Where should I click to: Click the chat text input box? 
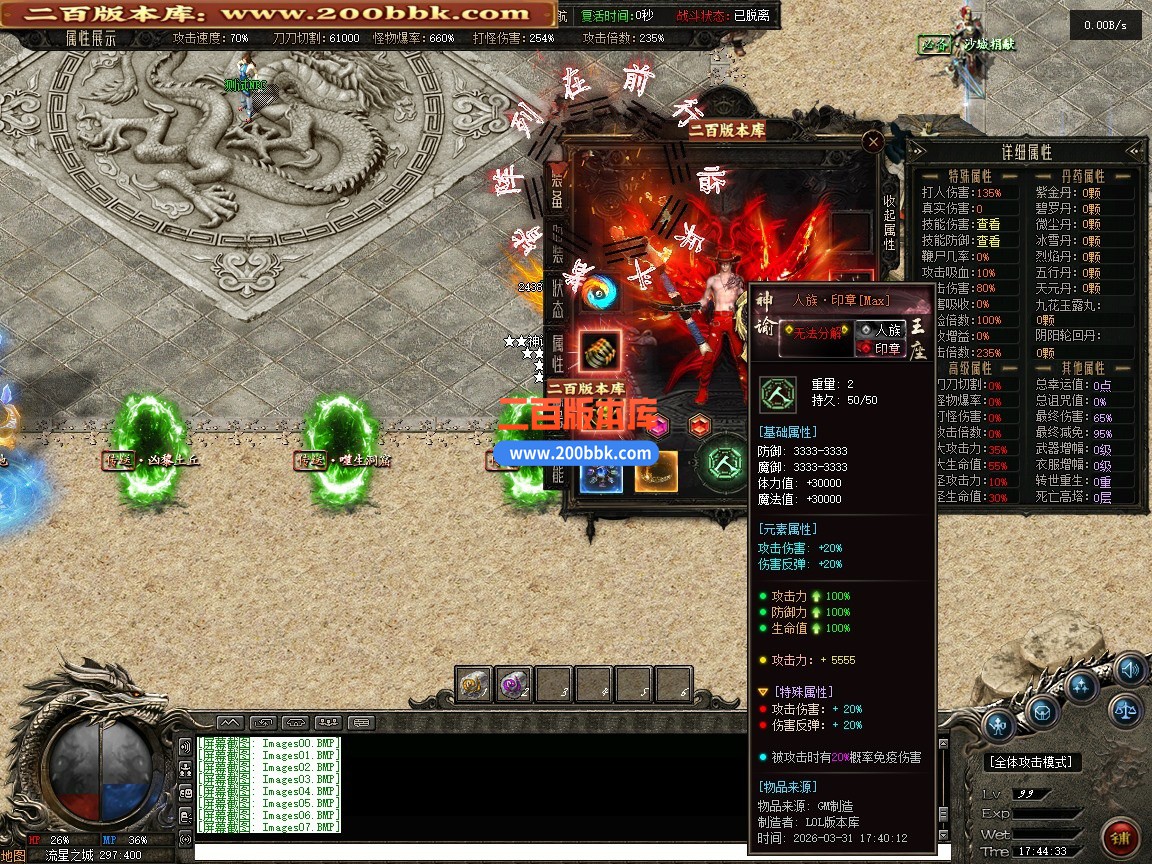tap(560, 852)
